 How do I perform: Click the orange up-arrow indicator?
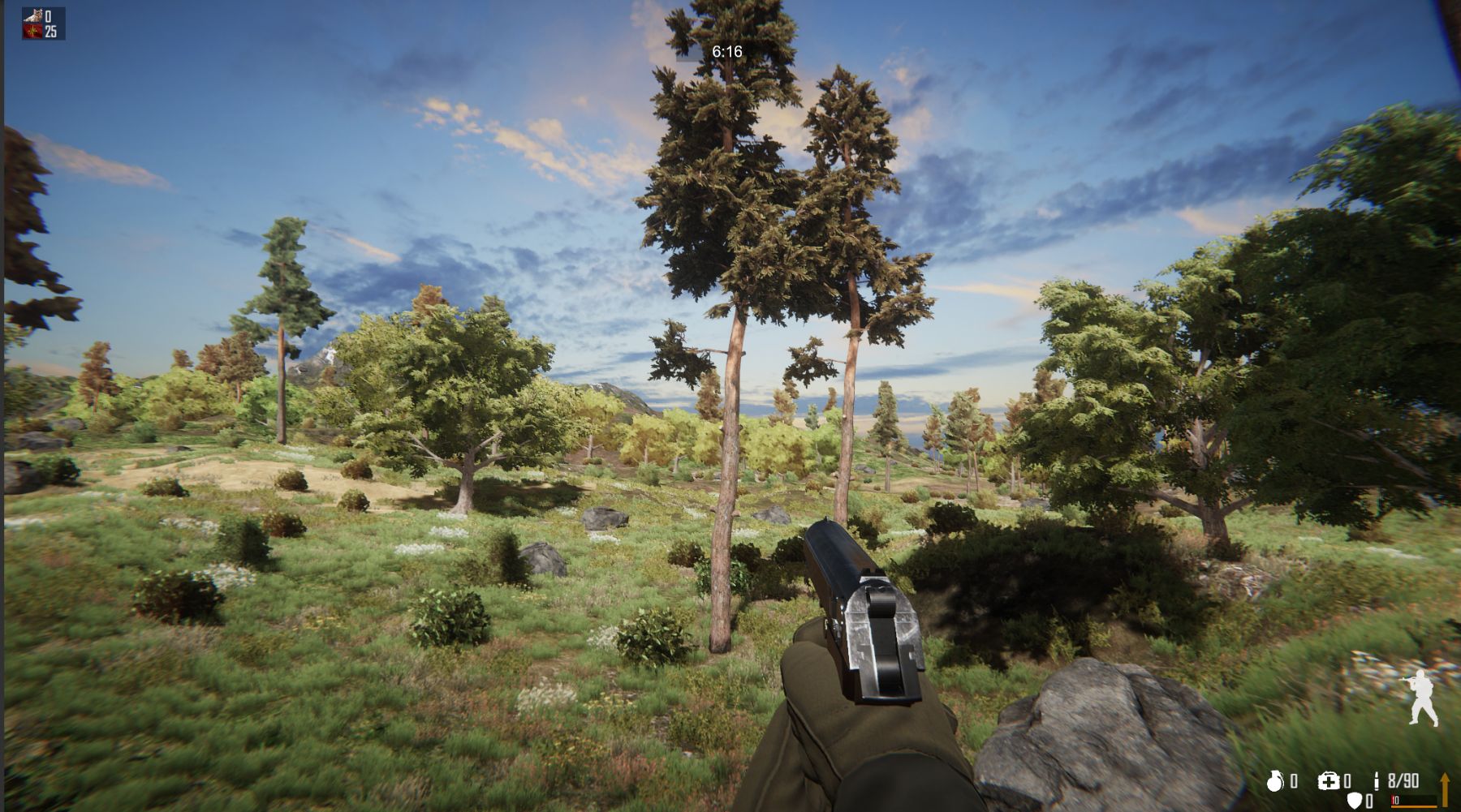pyautogui.click(x=1445, y=788)
